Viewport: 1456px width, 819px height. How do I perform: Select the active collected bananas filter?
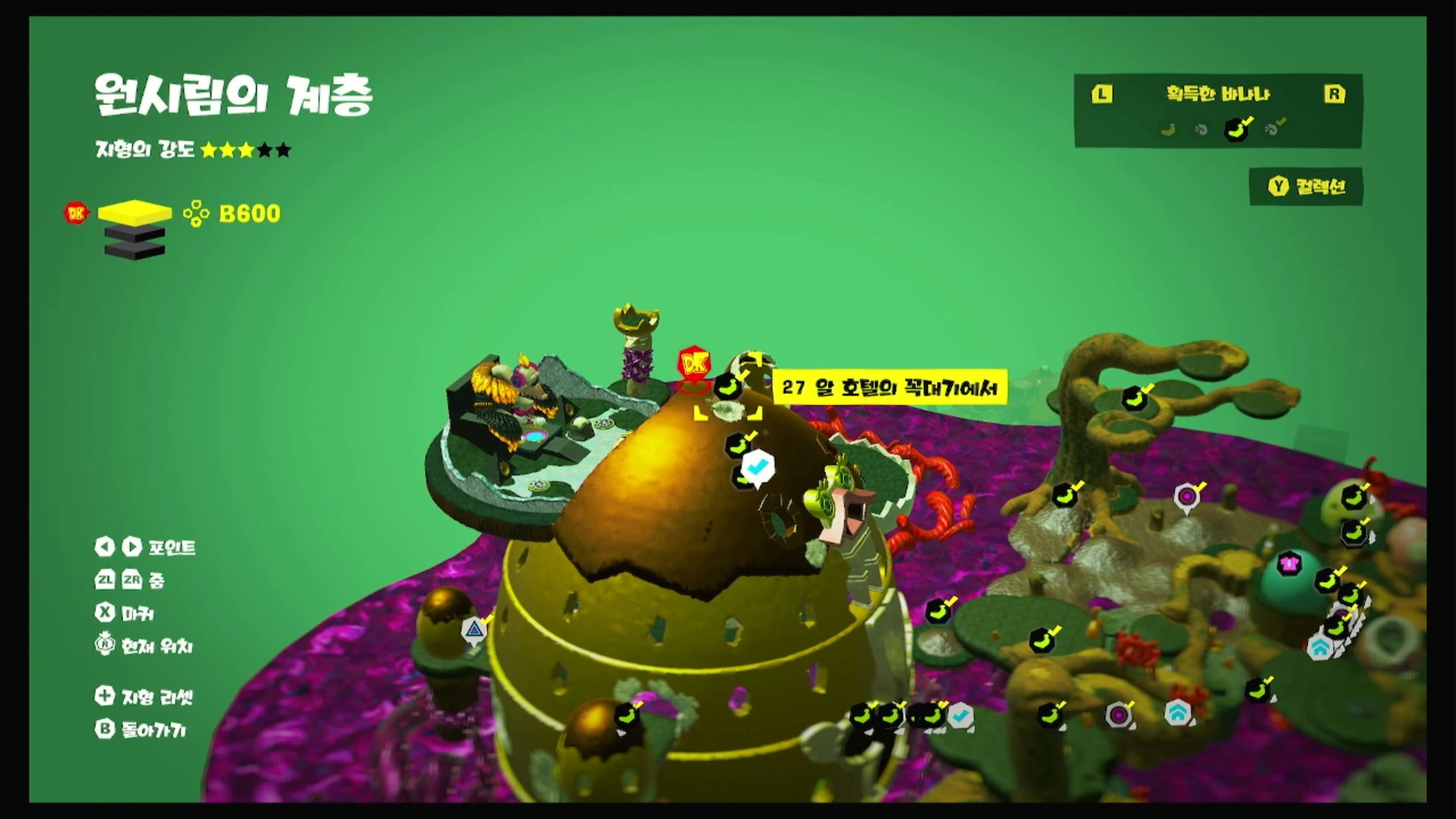coord(1236,129)
